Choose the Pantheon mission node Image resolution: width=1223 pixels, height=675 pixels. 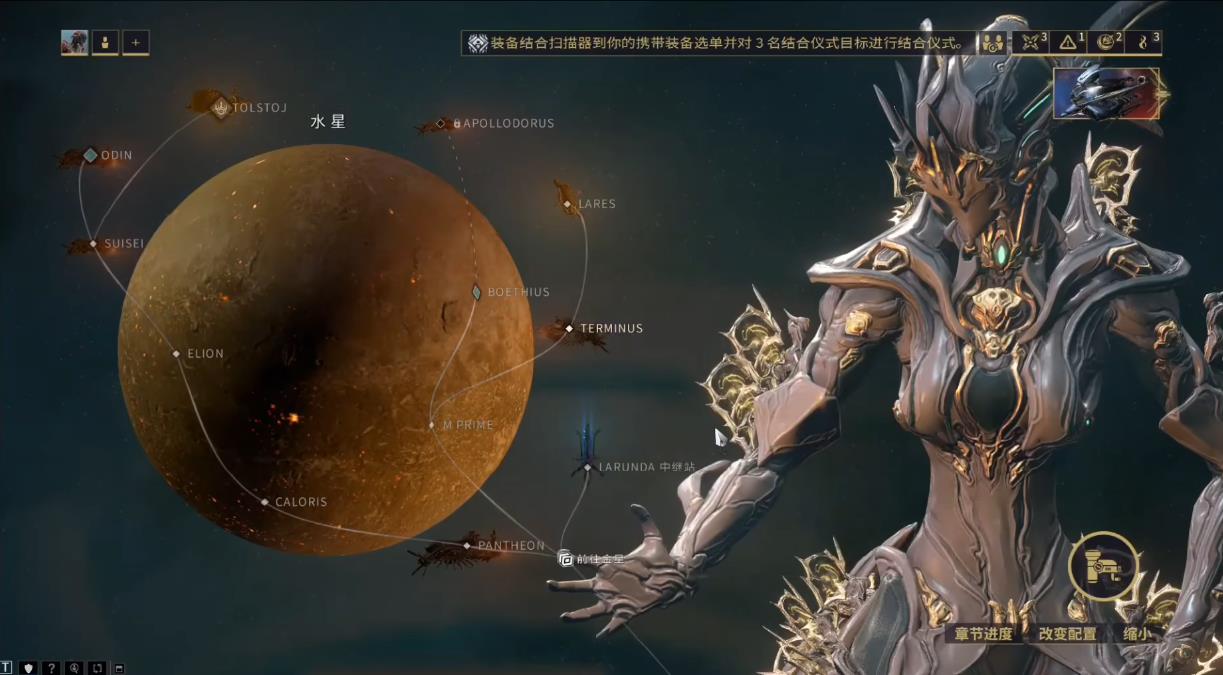point(467,545)
